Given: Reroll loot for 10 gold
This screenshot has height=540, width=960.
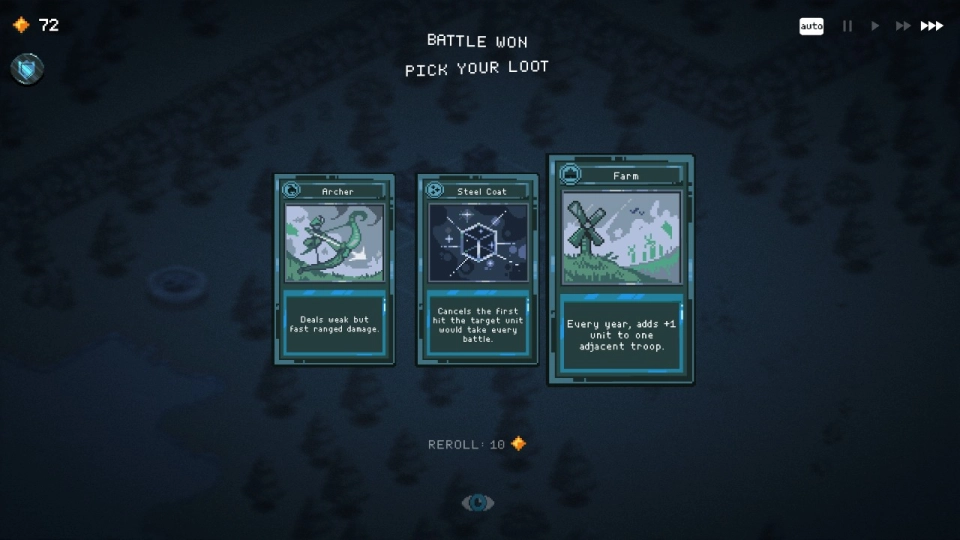Looking at the screenshot, I should tap(477, 444).
